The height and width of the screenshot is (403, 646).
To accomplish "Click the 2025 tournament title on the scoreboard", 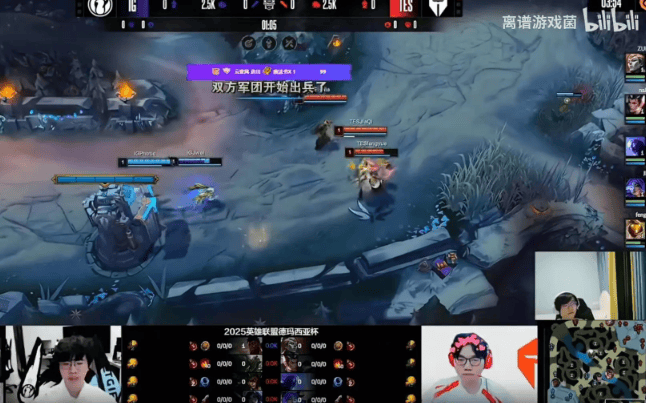I will click(x=271, y=332).
